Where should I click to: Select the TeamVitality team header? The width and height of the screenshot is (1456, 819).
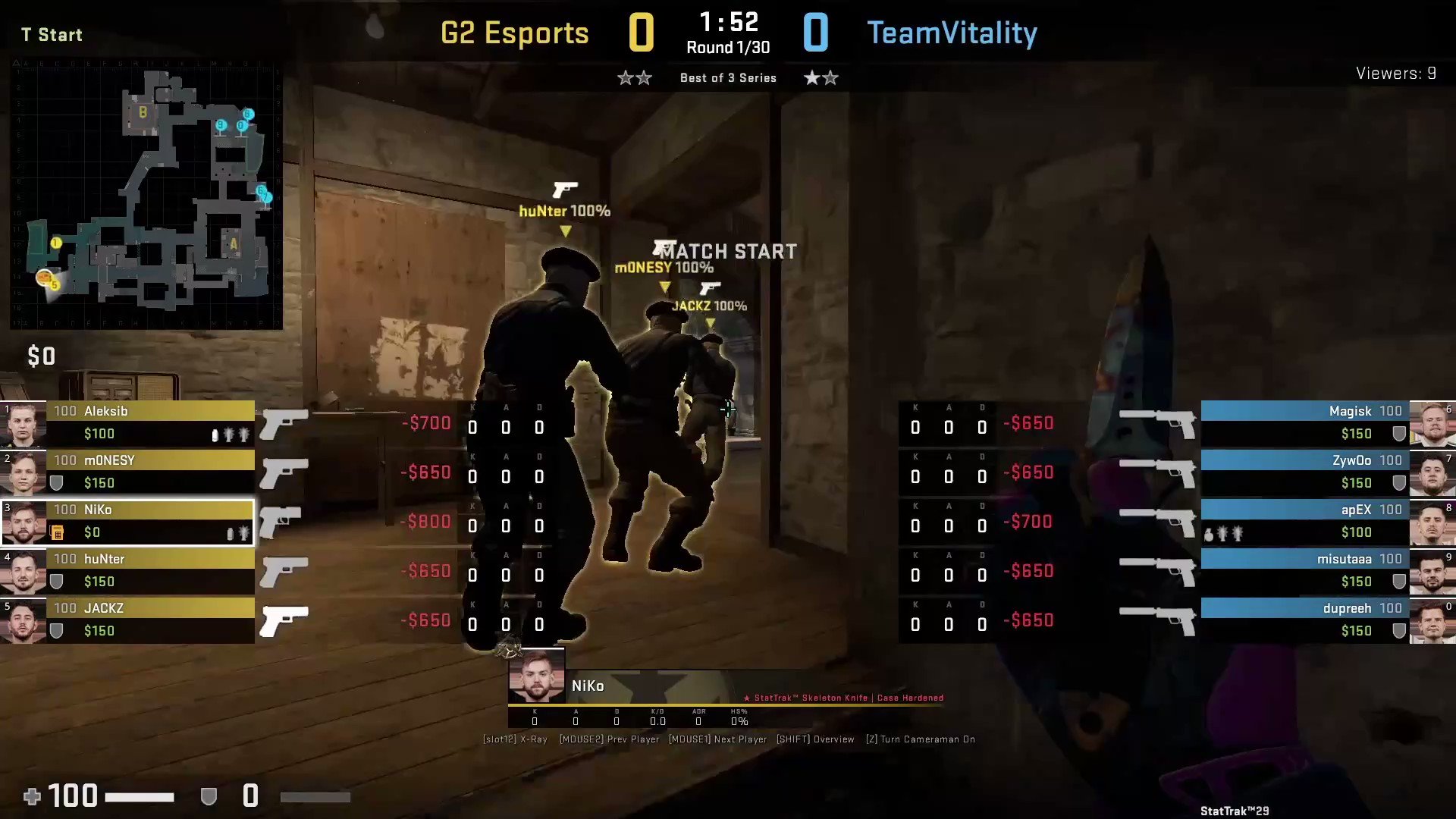click(x=952, y=32)
